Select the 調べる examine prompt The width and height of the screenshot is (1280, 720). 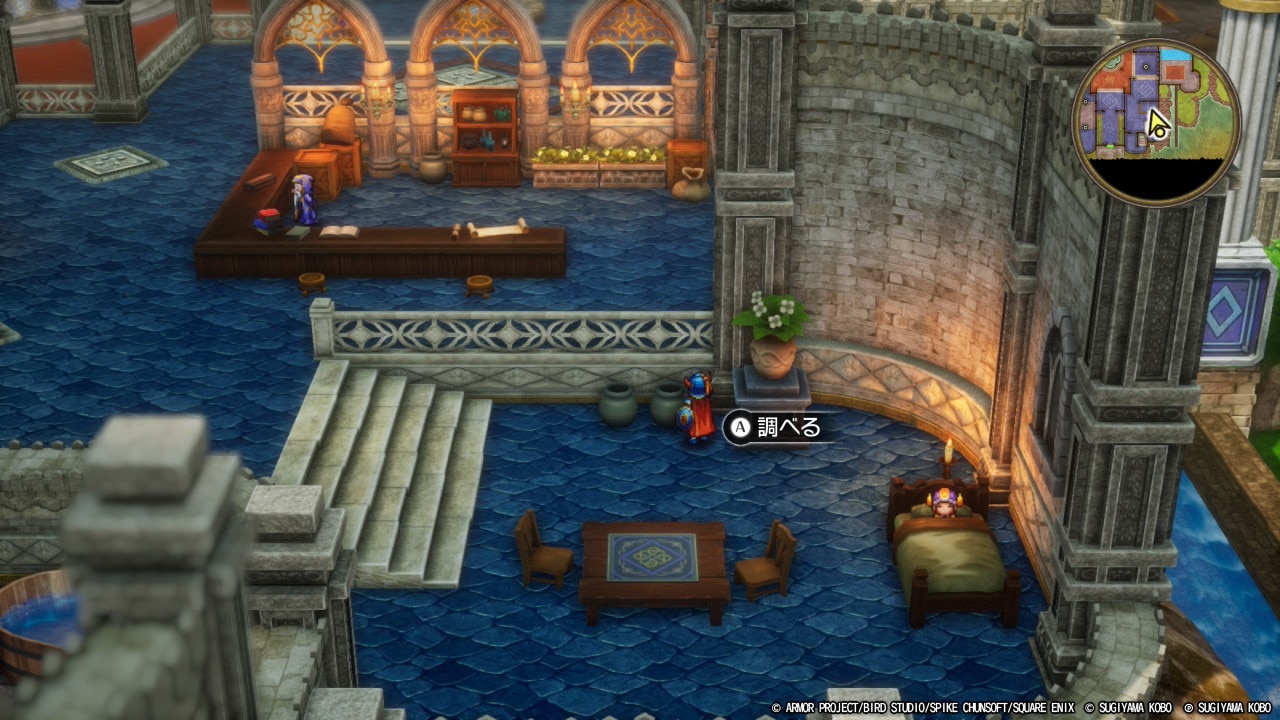pos(775,428)
